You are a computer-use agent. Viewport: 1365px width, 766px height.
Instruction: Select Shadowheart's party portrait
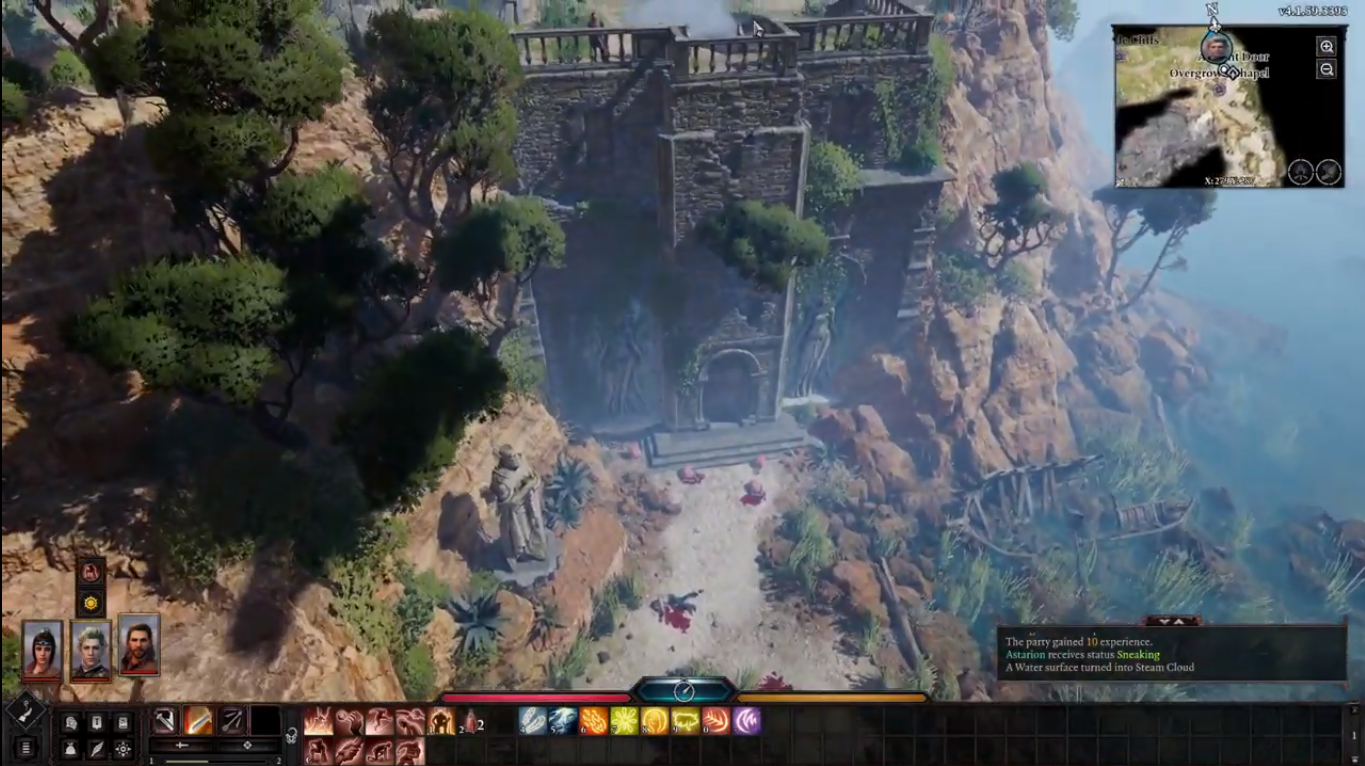tap(42, 648)
